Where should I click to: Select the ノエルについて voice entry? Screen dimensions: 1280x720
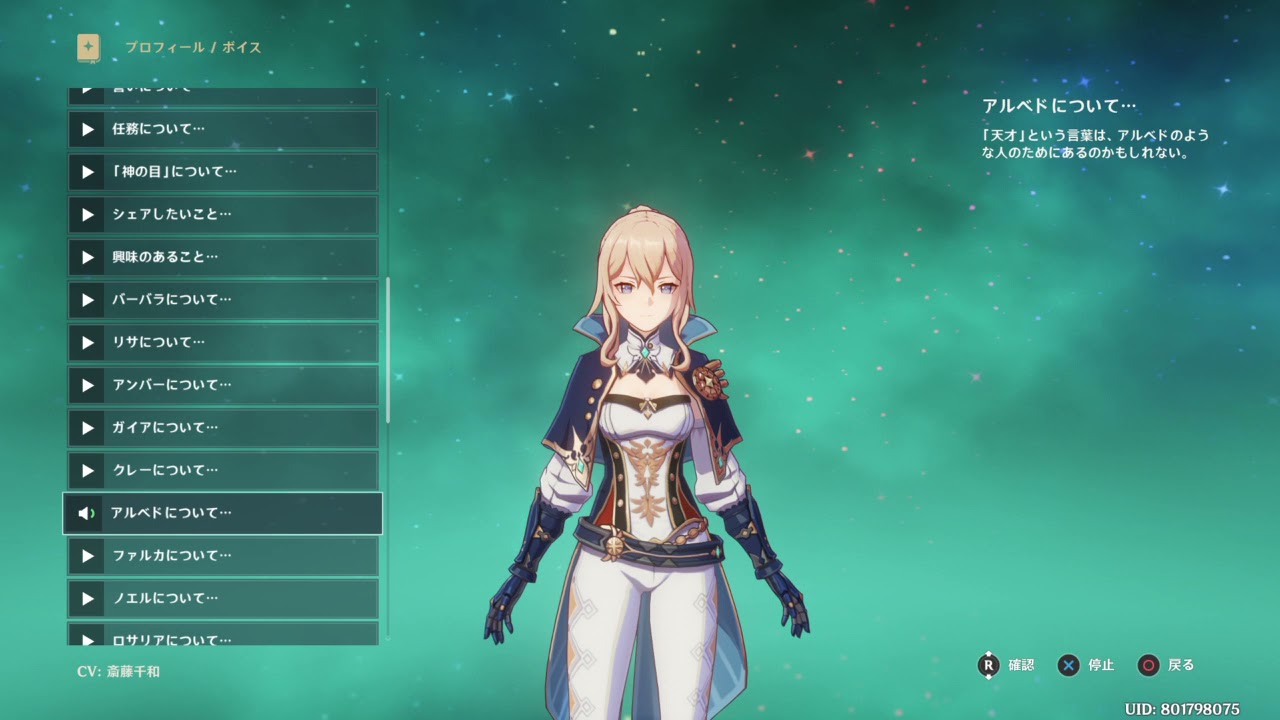click(222, 598)
